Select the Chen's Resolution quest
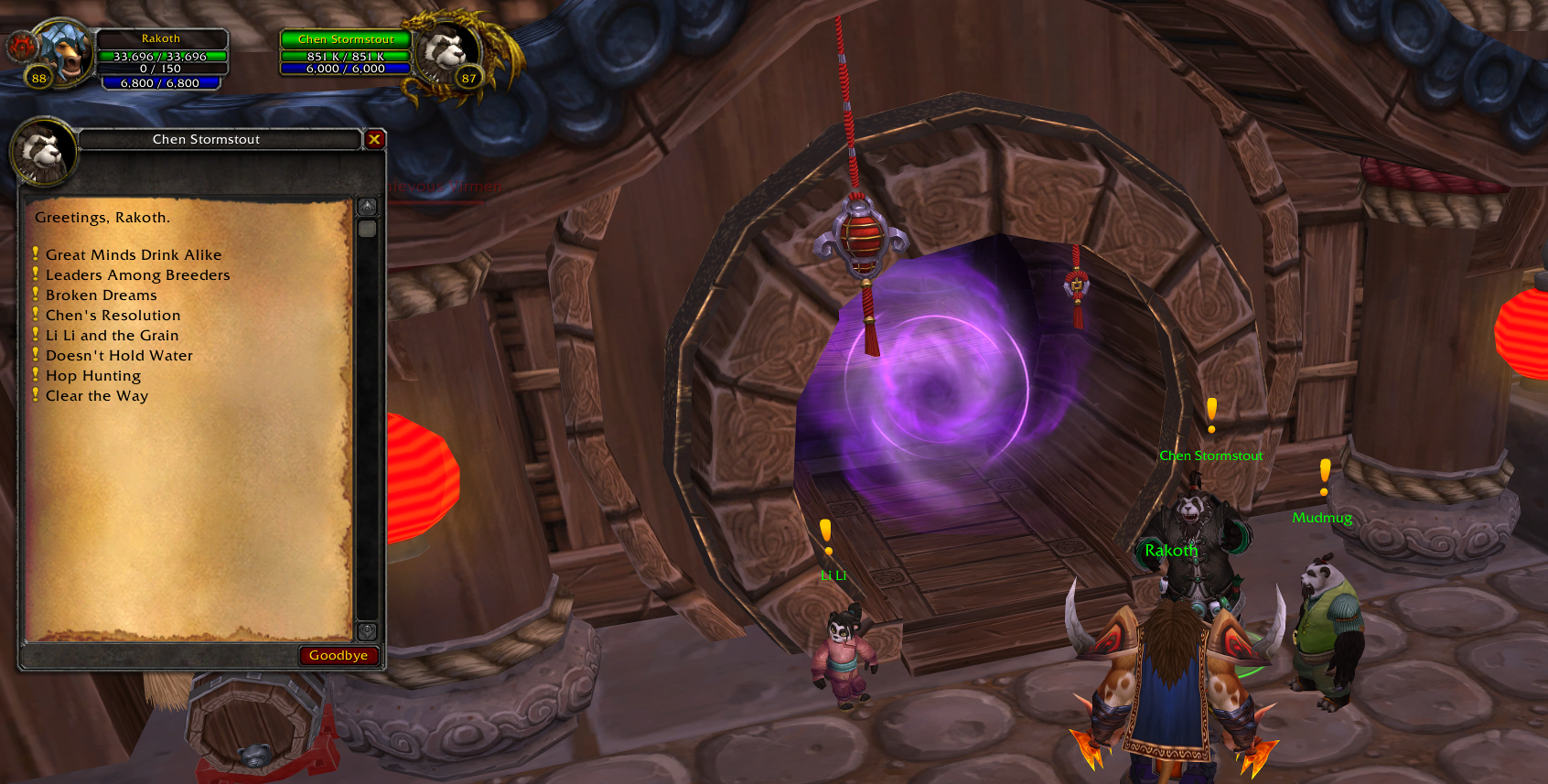 113,316
